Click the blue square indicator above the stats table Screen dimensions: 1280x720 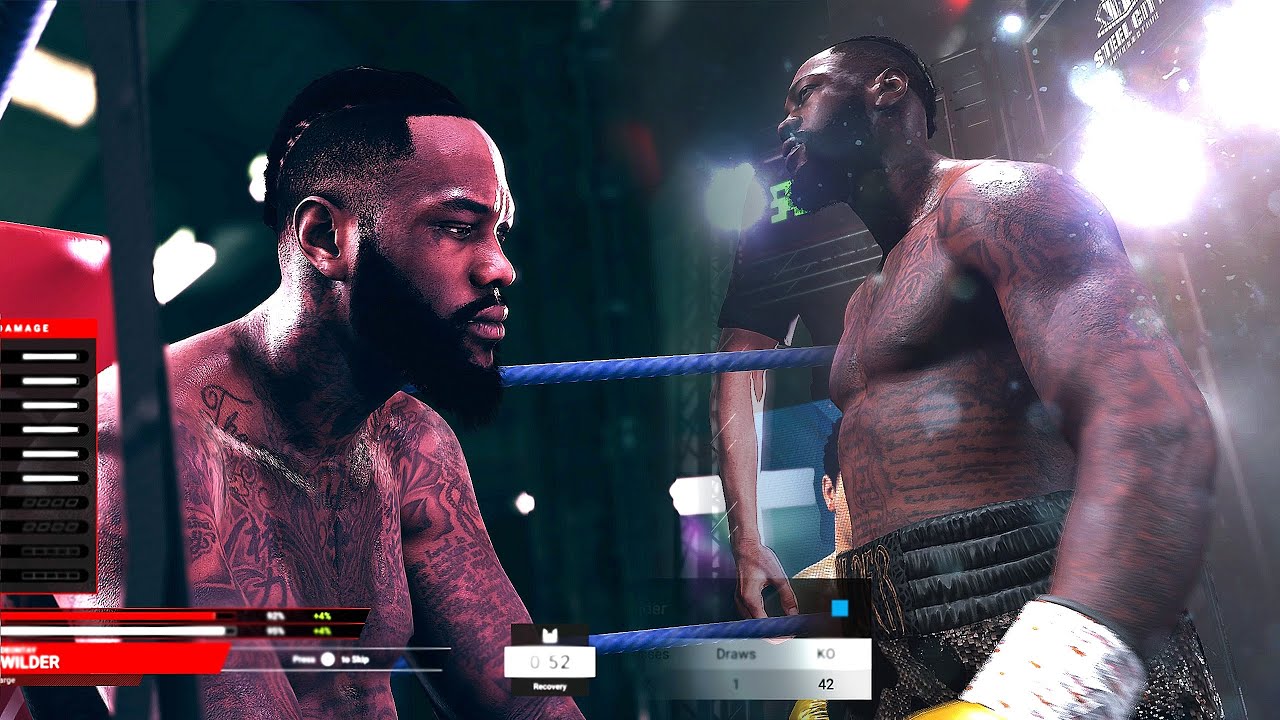(840, 608)
